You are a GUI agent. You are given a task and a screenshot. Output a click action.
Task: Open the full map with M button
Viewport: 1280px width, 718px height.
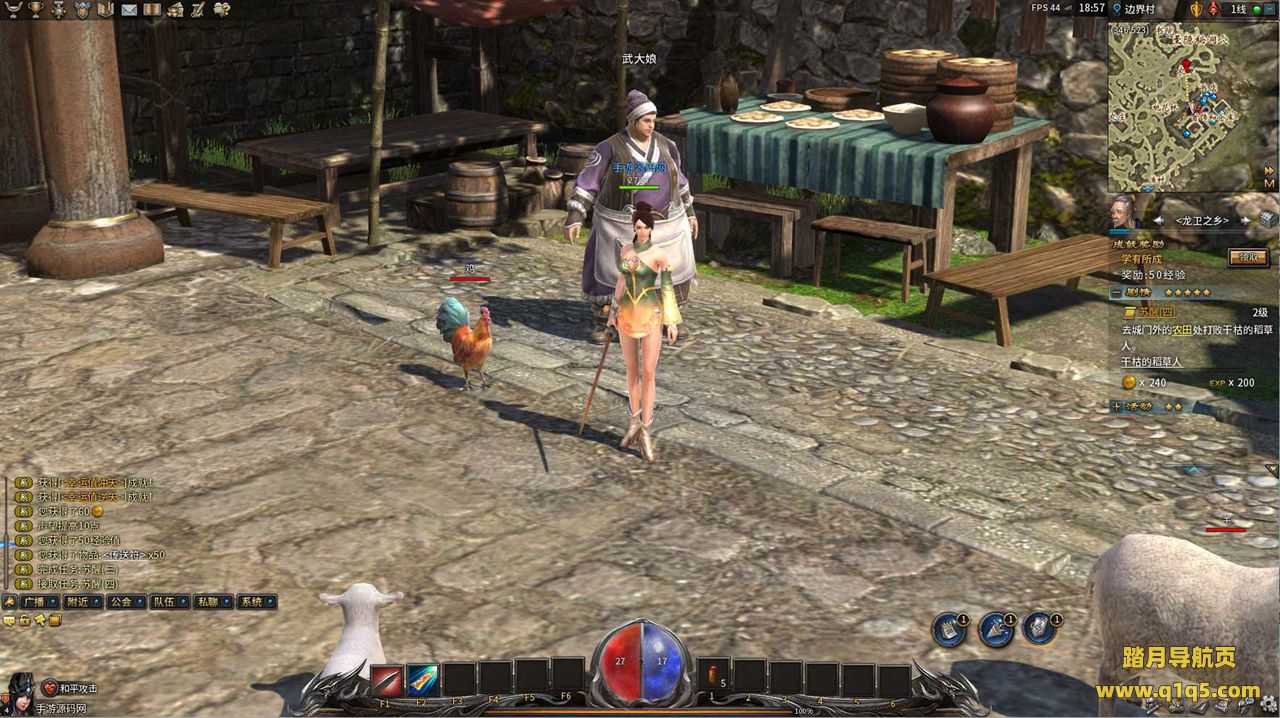click(1269, 183)
